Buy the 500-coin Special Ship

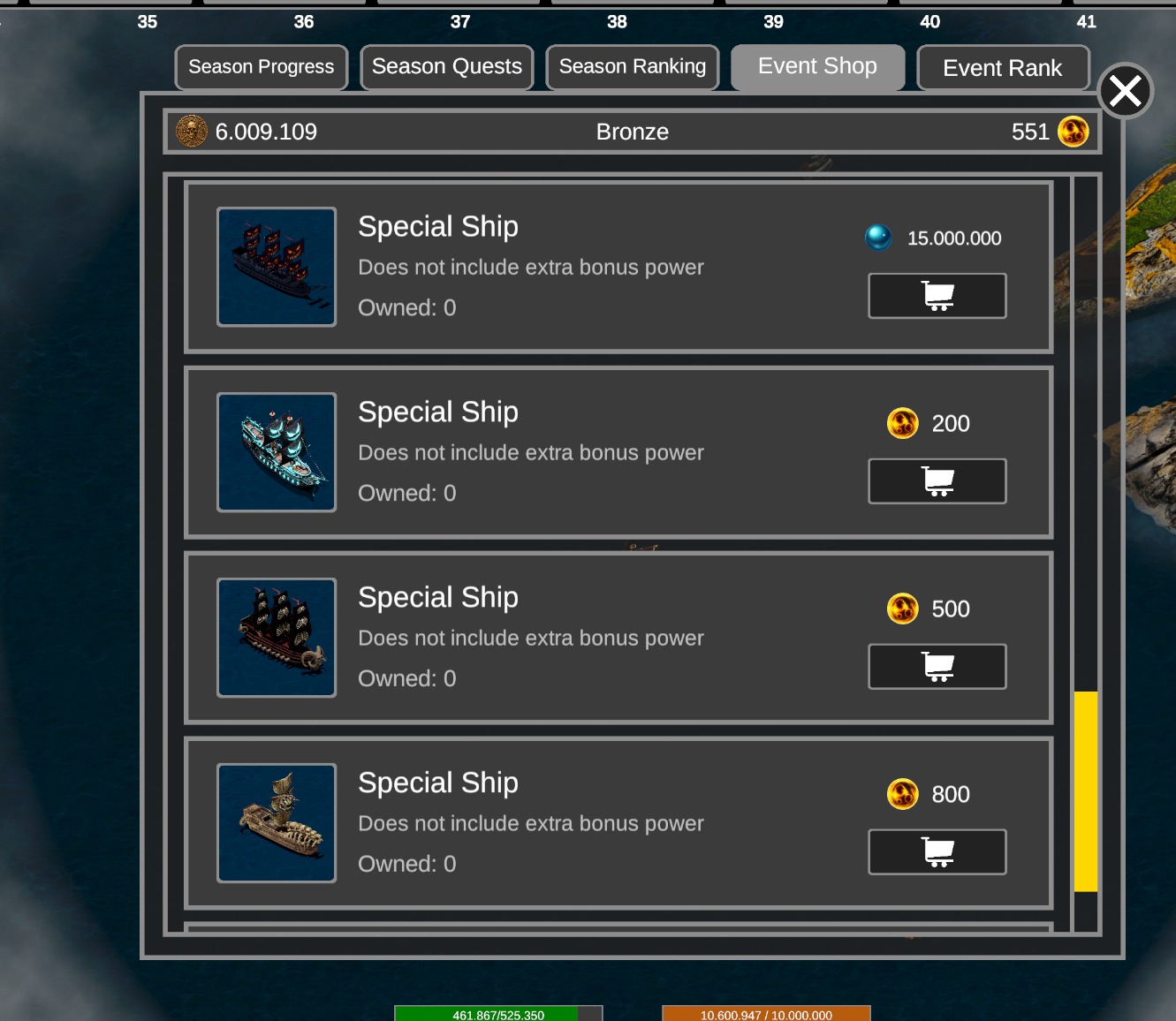click(x=937, y=667)
